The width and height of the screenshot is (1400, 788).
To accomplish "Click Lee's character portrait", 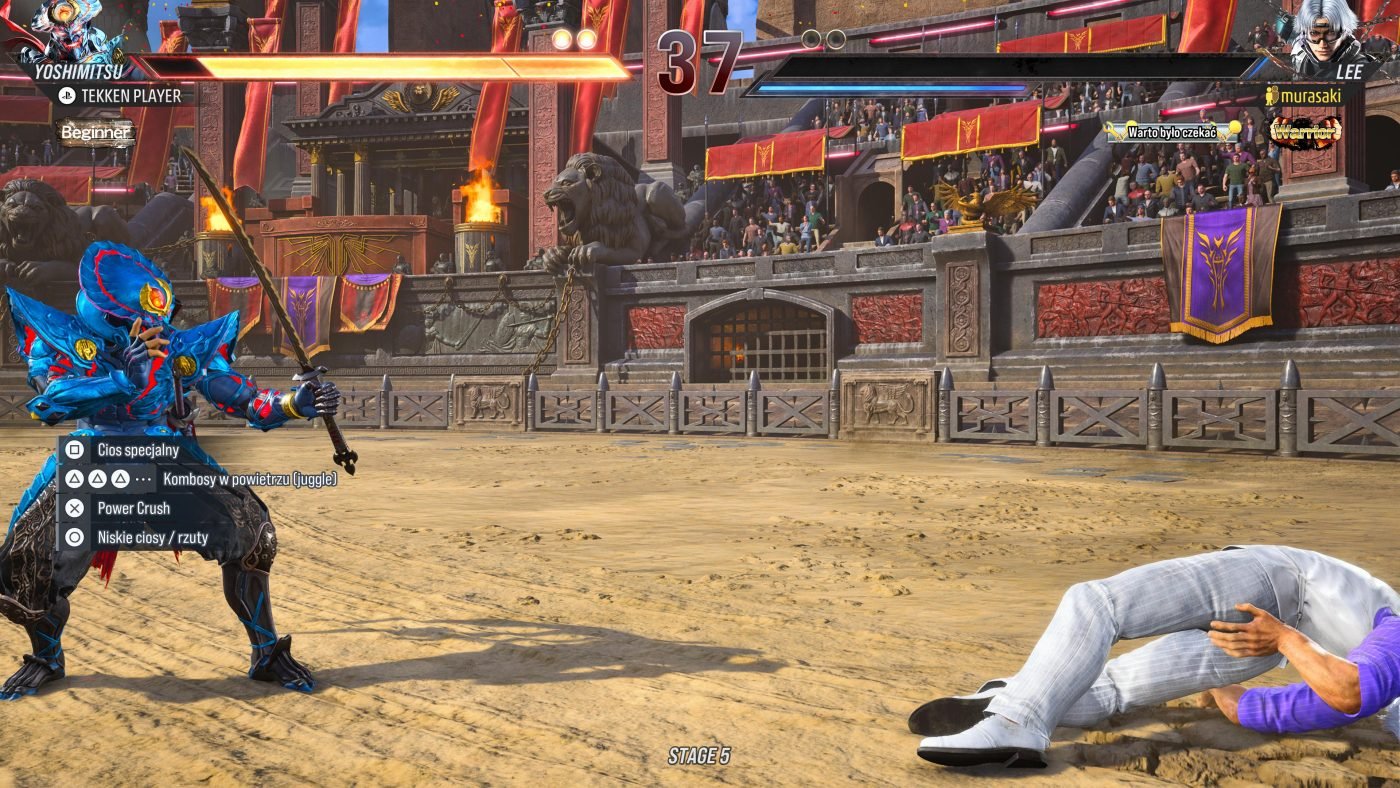I will [1330, 32].
